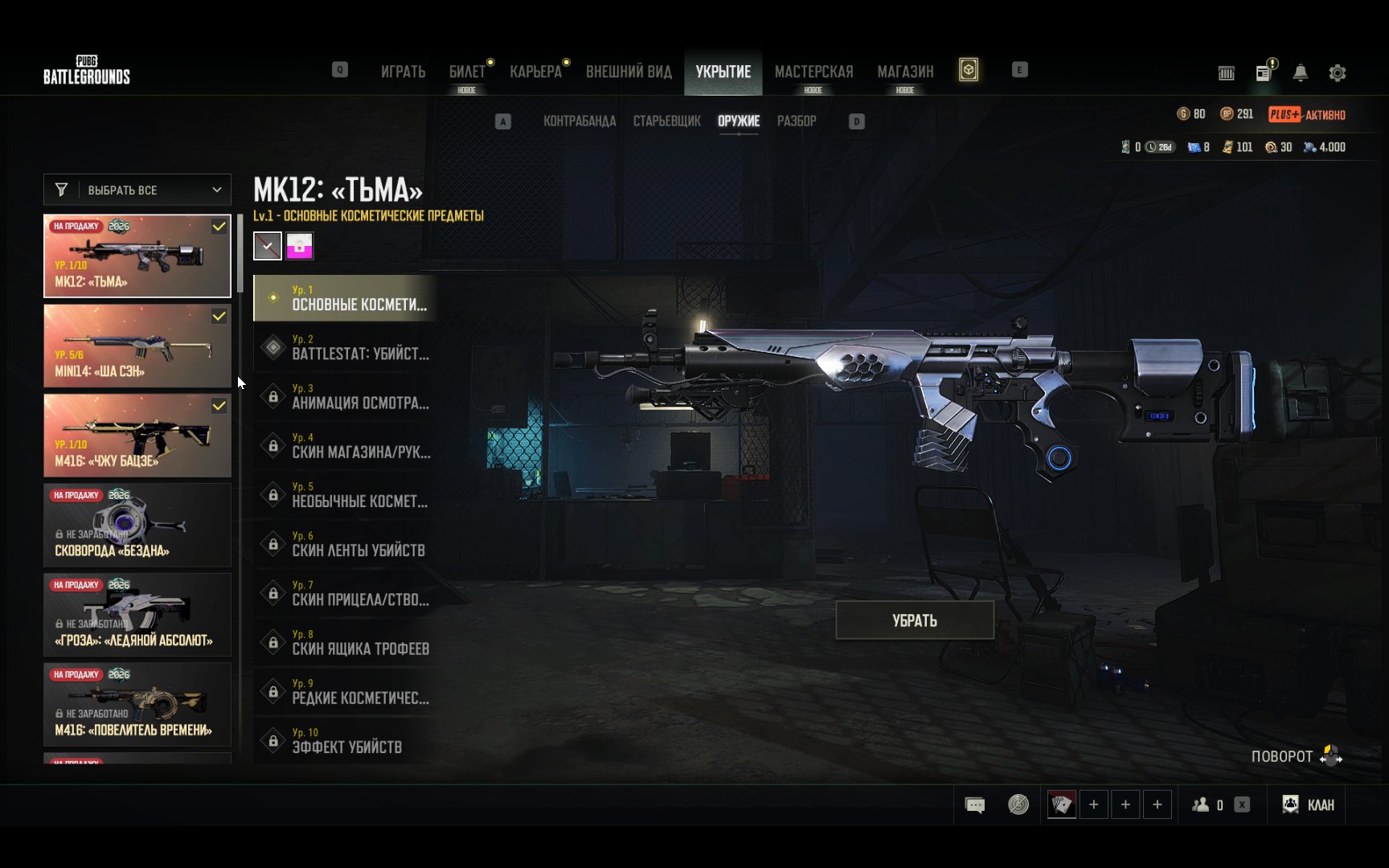1389x868 pixels.
Task: Click the УБРАТЬ button
Action: pyautogui.click(x=915, y=620)
